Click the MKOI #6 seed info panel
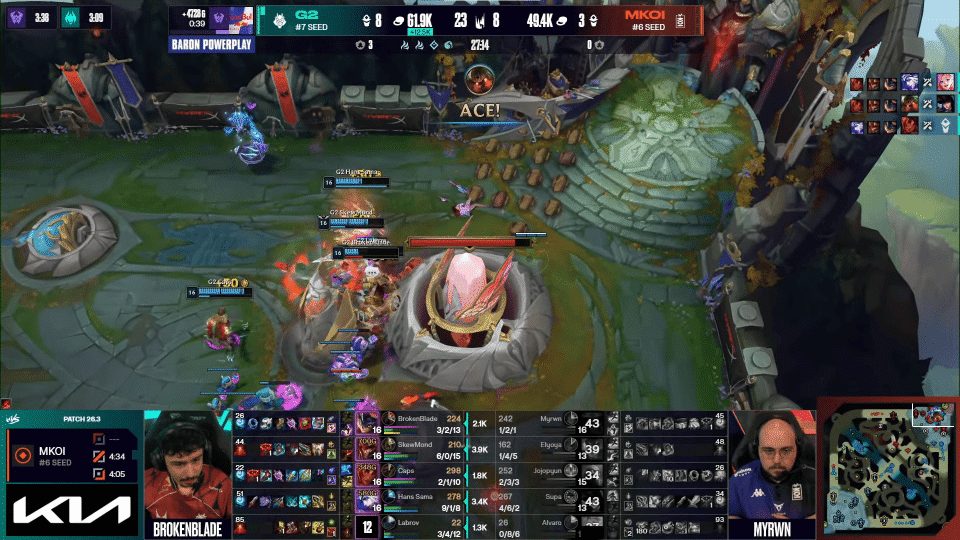 coord(71,457)
